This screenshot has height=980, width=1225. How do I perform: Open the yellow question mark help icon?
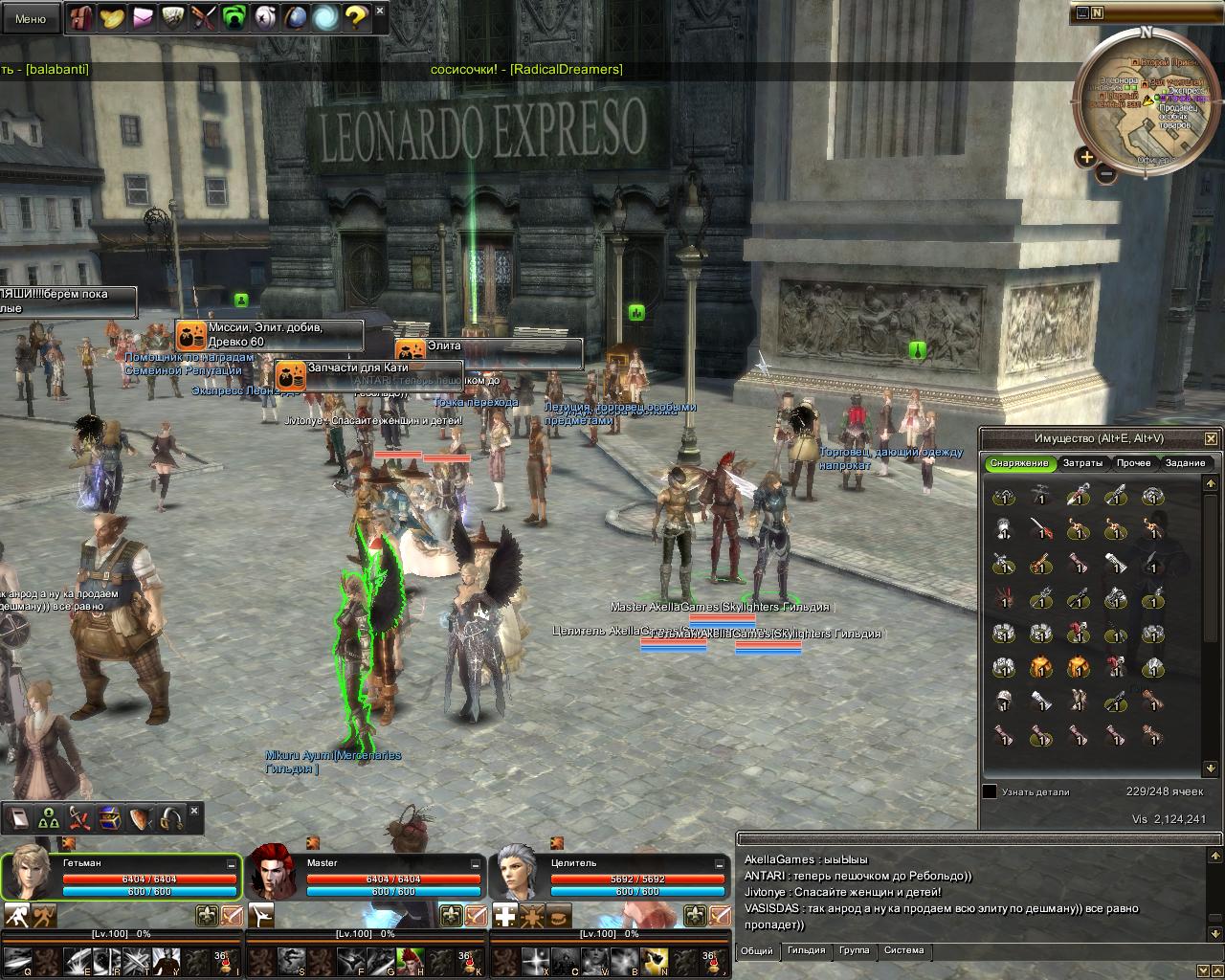click(355, 17)
